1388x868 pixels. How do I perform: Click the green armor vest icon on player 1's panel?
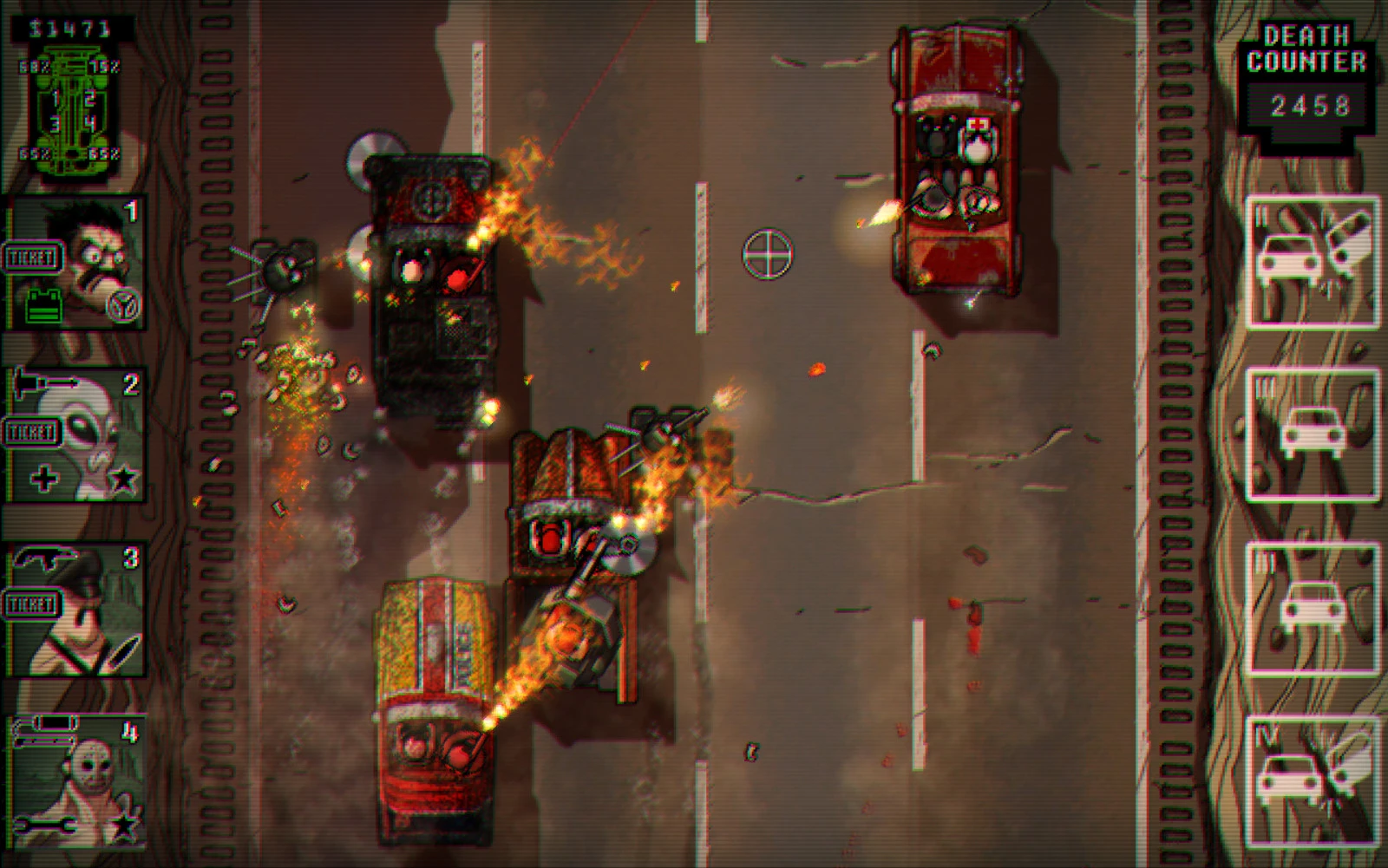43,305
